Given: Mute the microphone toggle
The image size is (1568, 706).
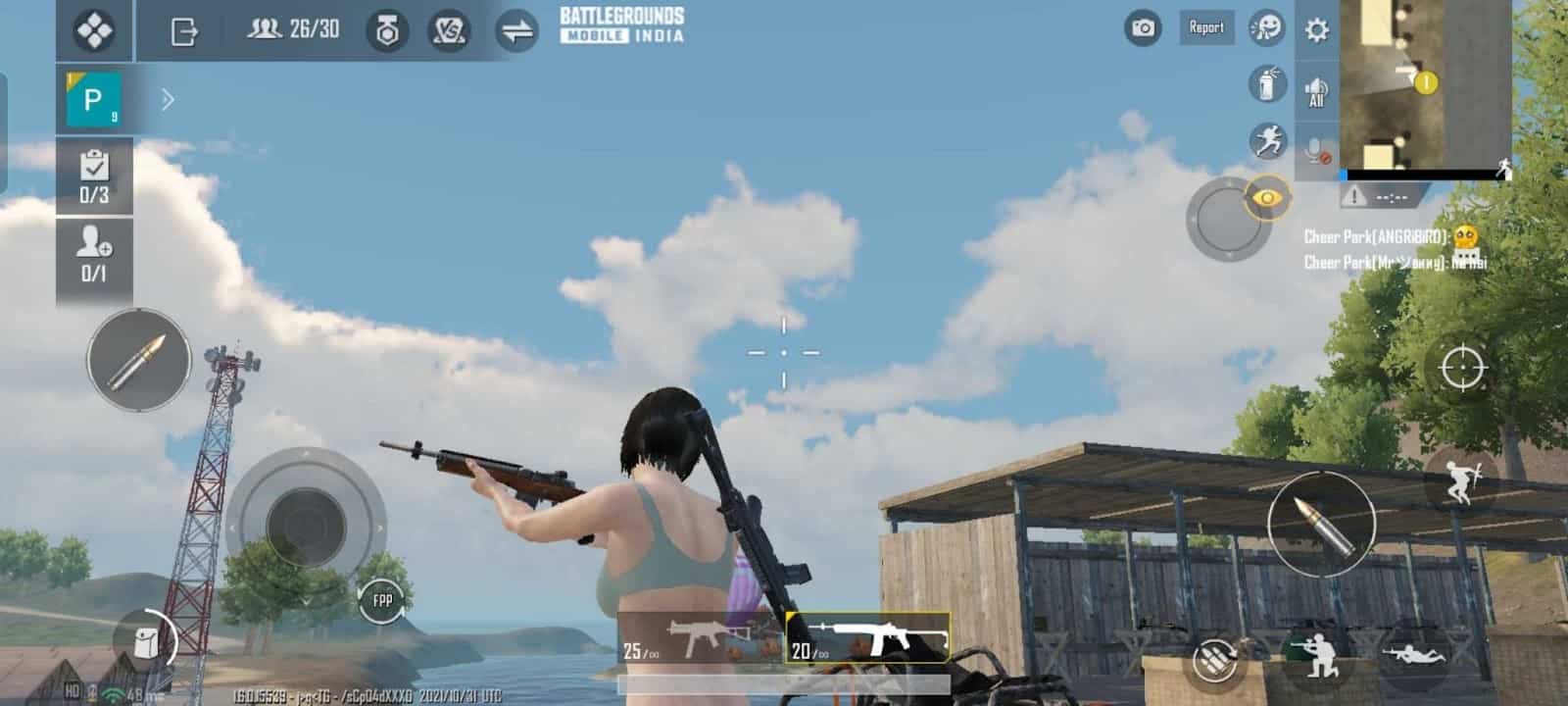Looking at the screenshot, I should [1313, 149].
